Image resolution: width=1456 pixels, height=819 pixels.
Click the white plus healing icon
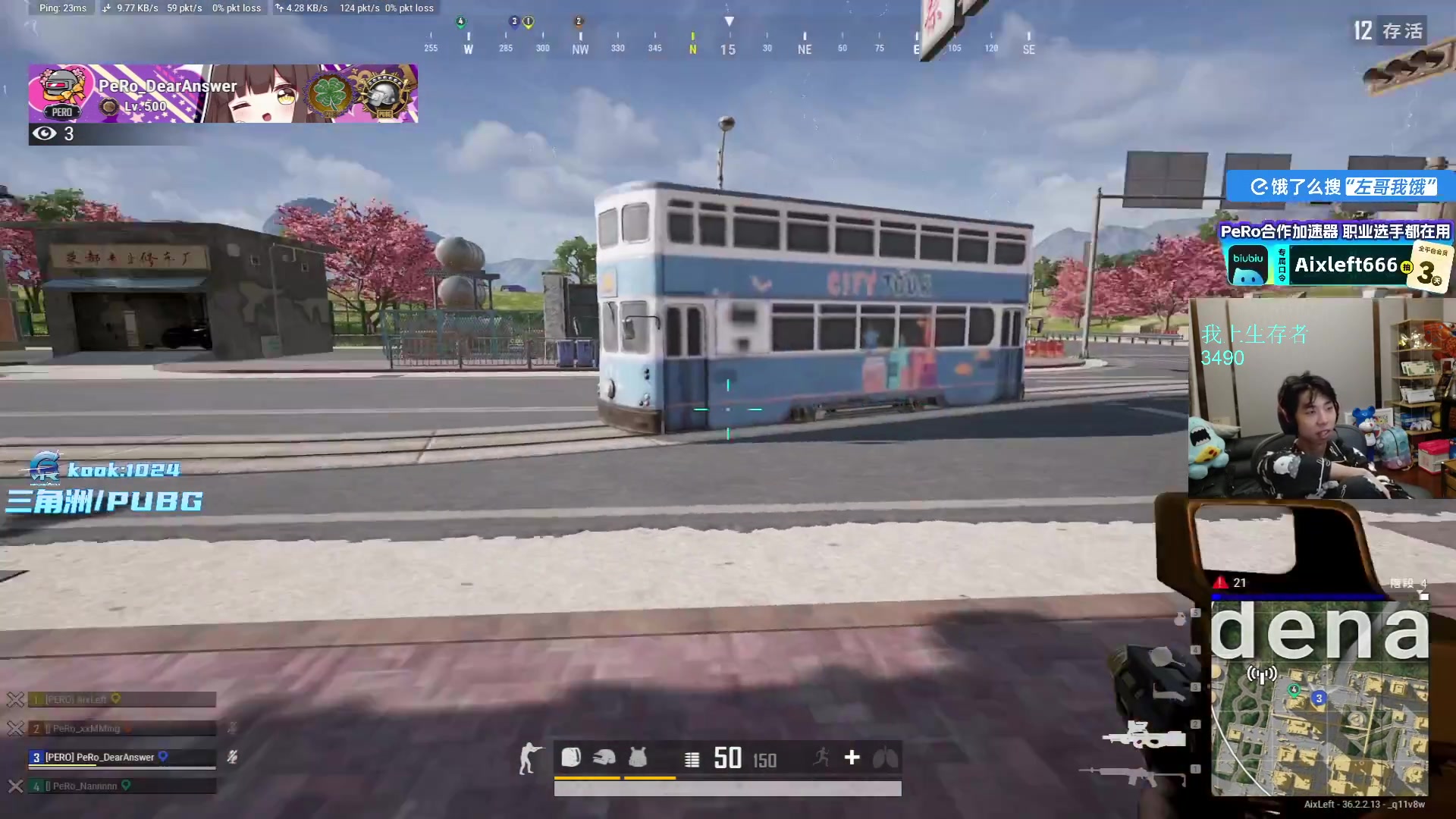coord(852,758)
